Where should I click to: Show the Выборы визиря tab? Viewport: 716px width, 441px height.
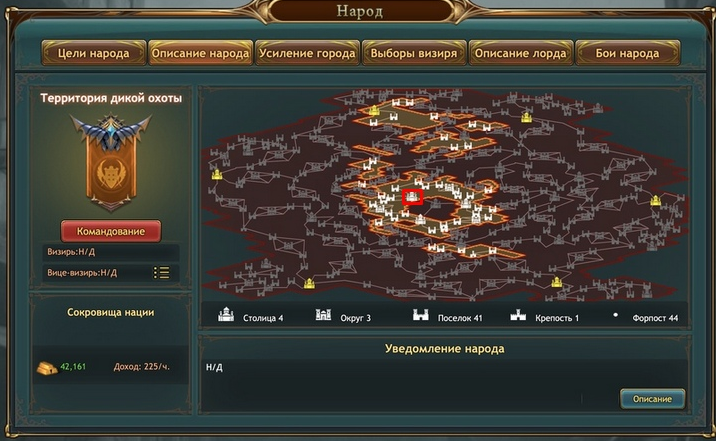[x=413, y=53]
